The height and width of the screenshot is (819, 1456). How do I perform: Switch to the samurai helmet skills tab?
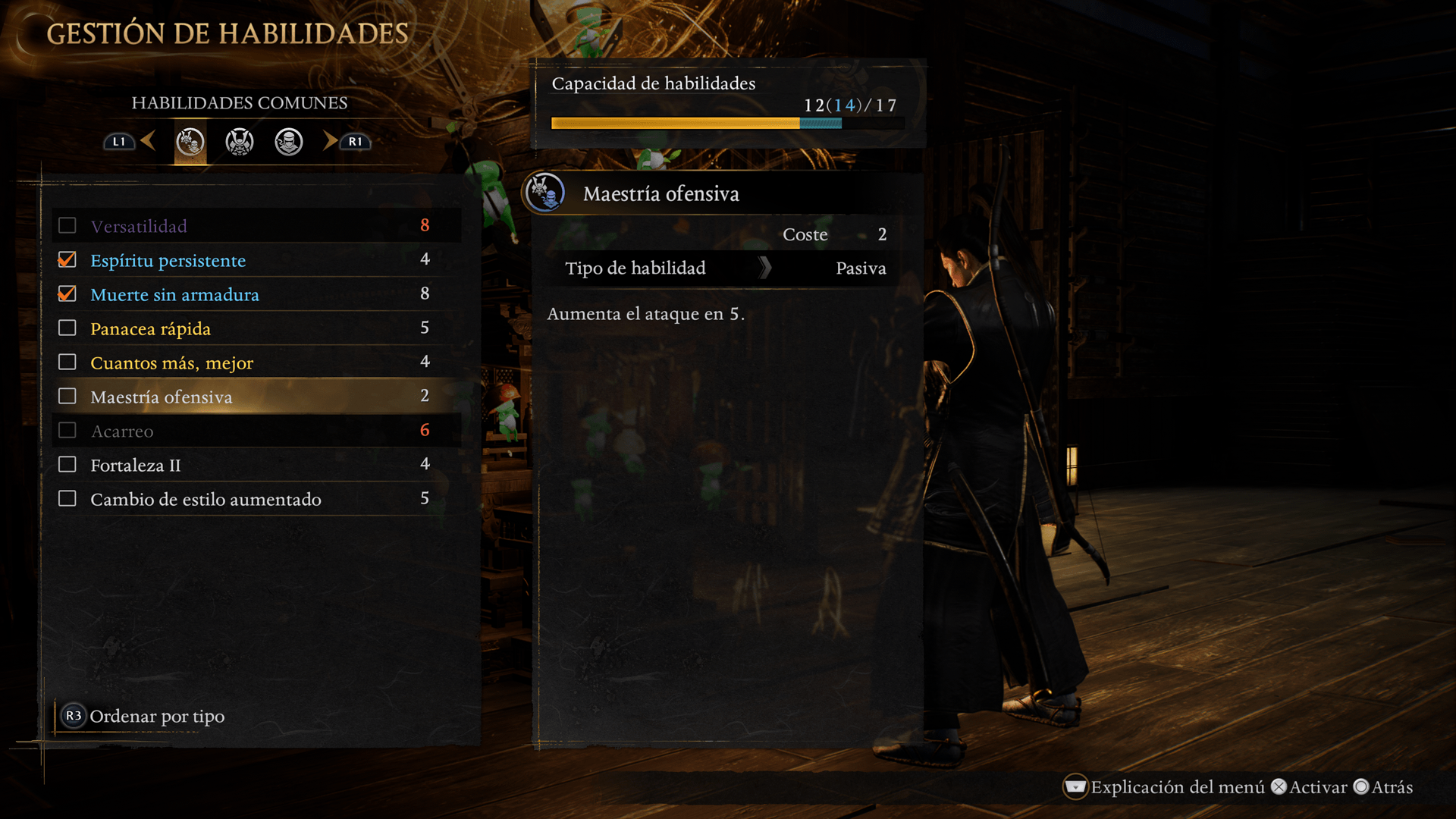tap(240, 142)
